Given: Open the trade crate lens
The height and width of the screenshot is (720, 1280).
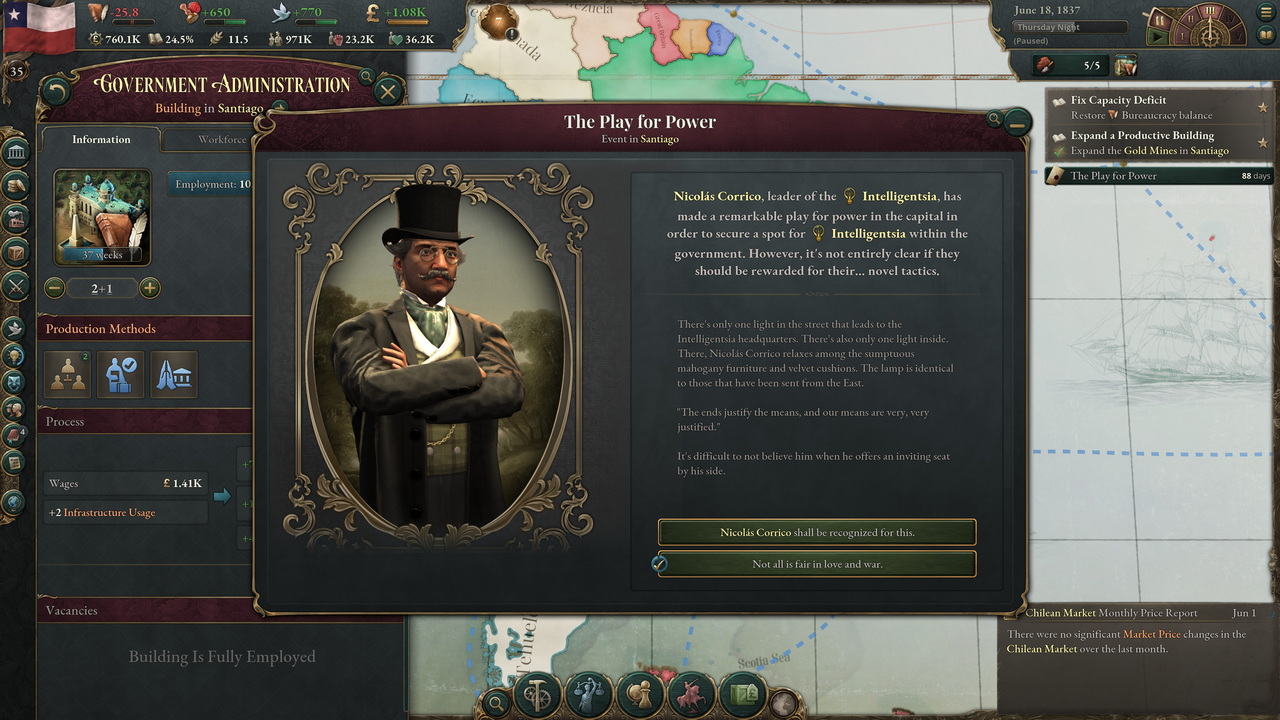Looking at the screenshot, I should pyautogui.click(x=743, y=693).
